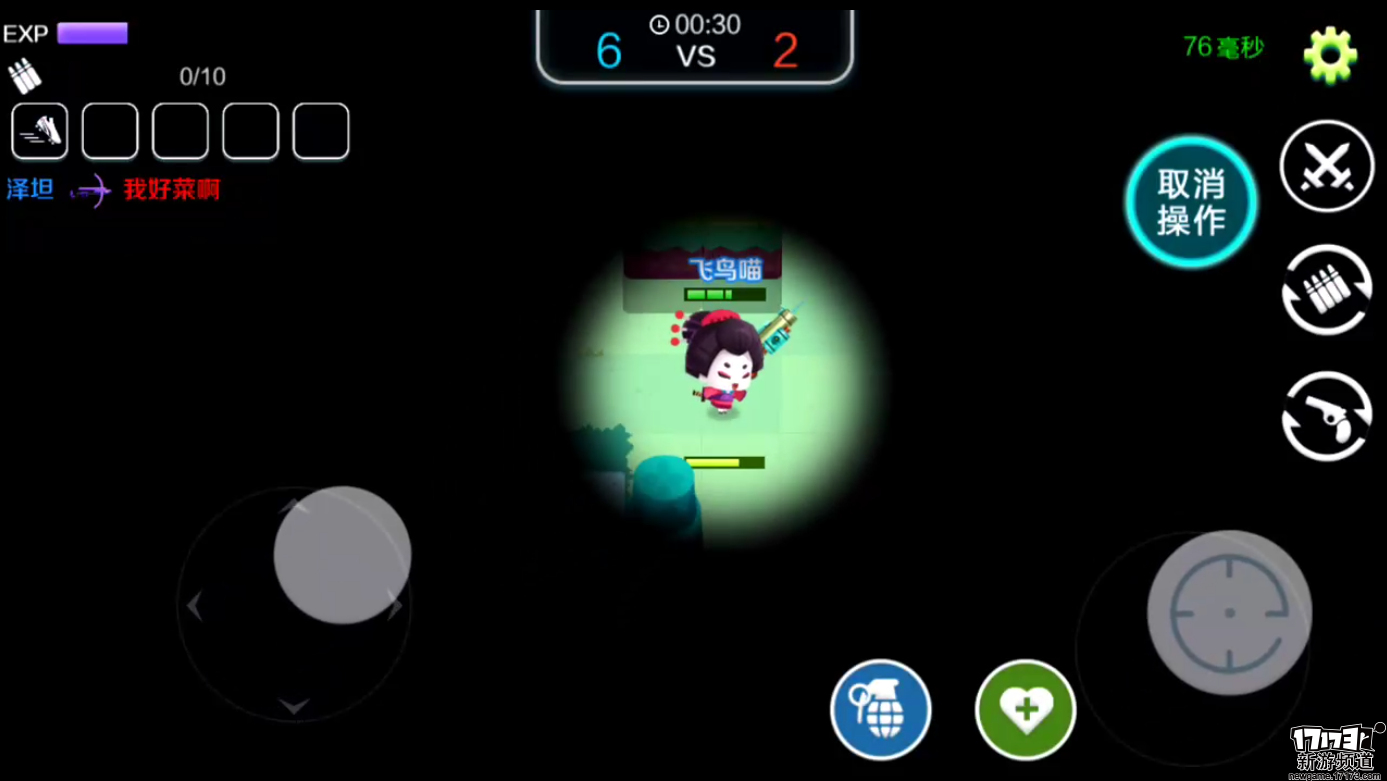Image resolution: width=1387 pixels, height=781 pixels.
Task: Select the winged shoe skill slot
Action: pos(40,131)
